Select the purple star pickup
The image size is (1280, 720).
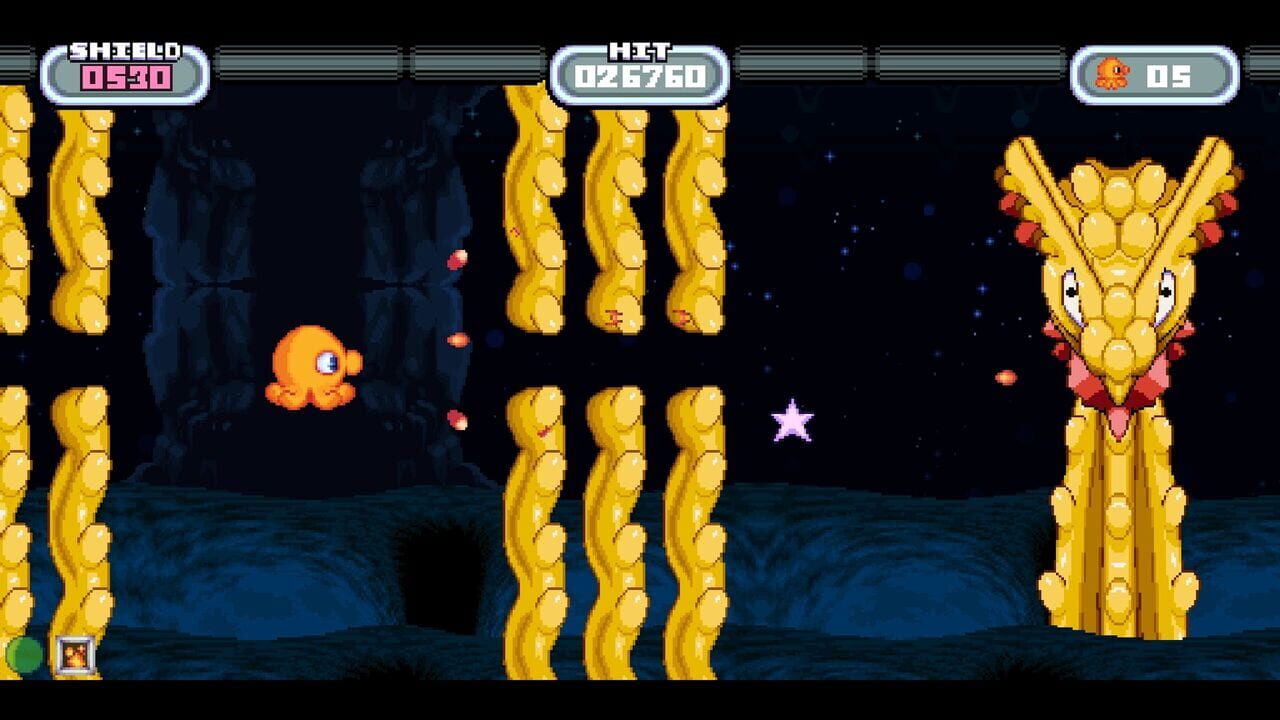(790, 421)
